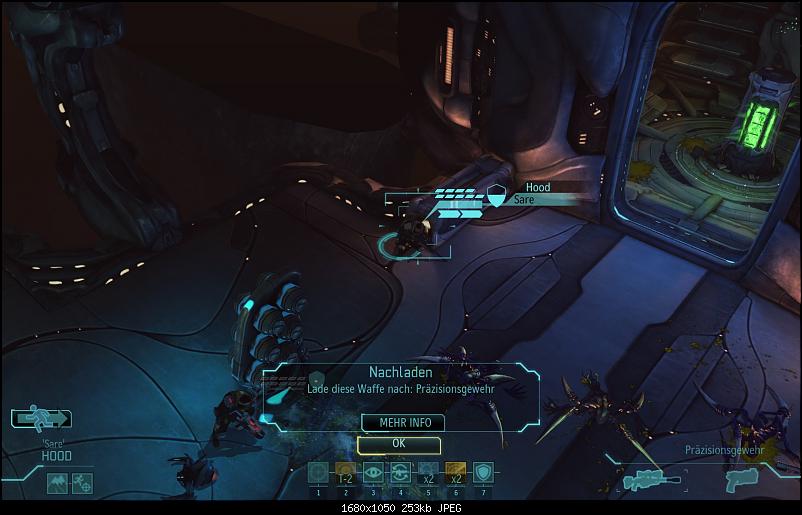Select the crosshair fire ability in slot 1
The width and height of the screenshot is (802, 515).
click(318, 473)
